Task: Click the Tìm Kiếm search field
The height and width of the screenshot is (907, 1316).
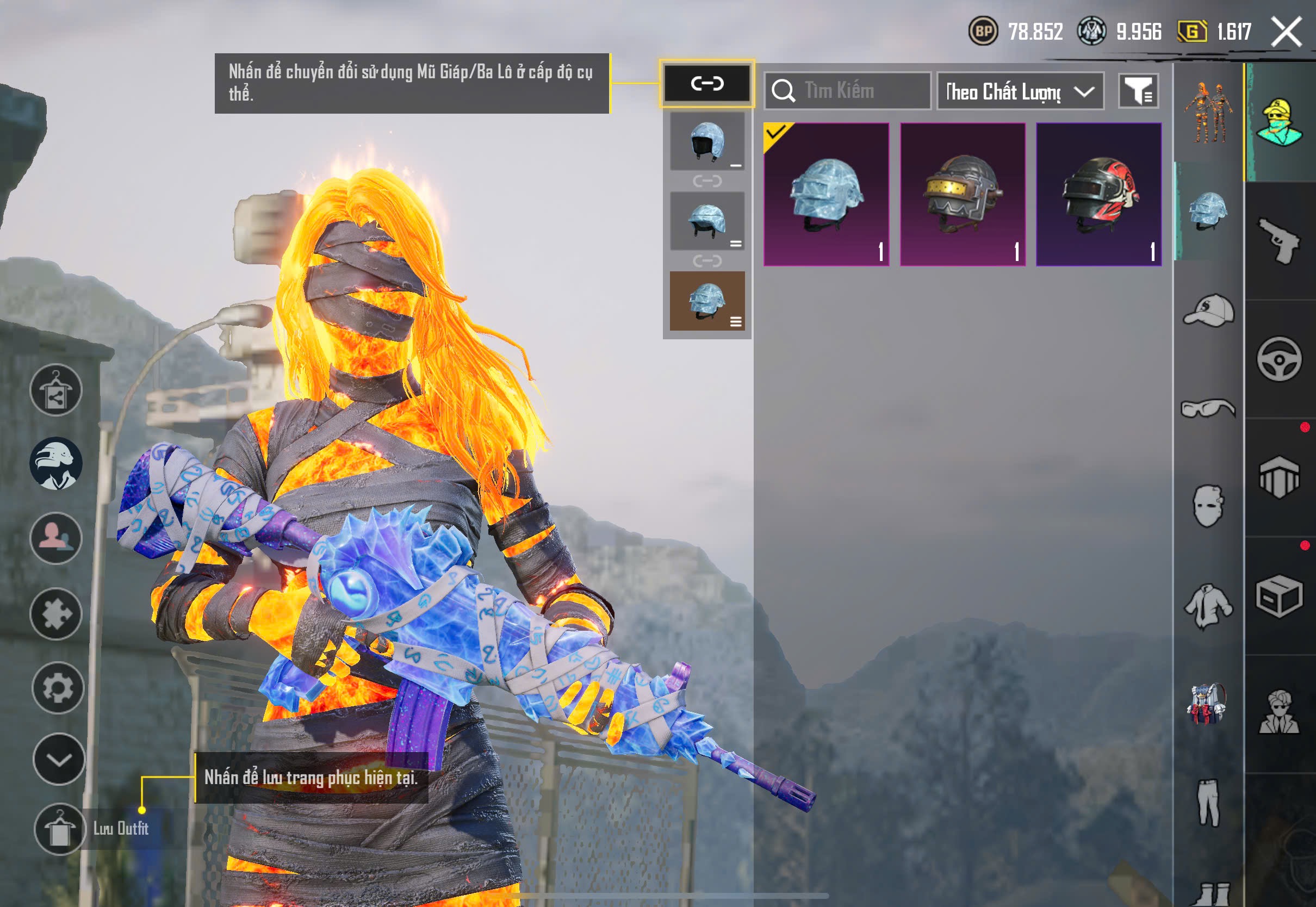Action: (x=855, y=91)
